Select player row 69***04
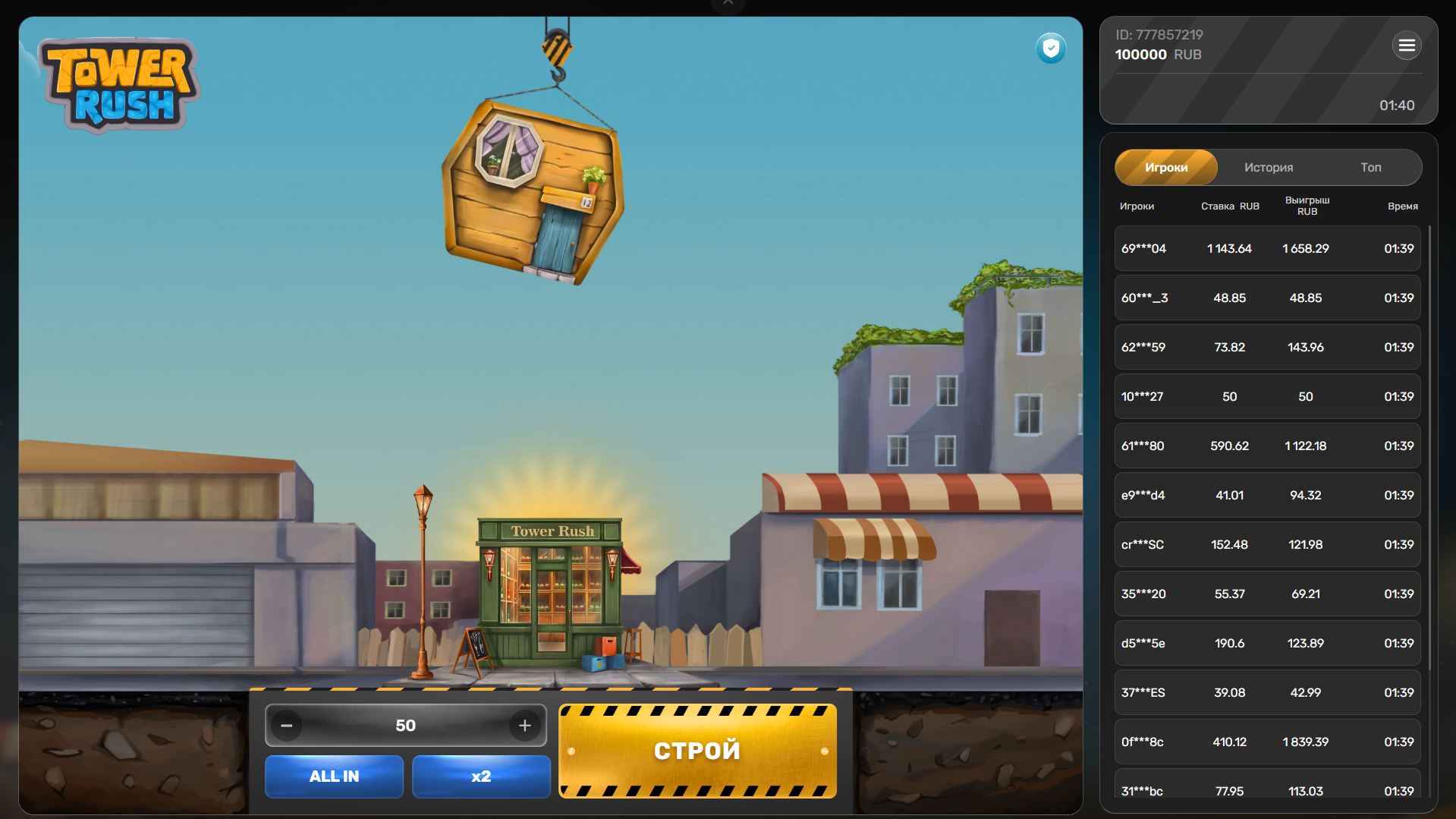This screenshot has width=1456, height=819. coord(1267,248)
